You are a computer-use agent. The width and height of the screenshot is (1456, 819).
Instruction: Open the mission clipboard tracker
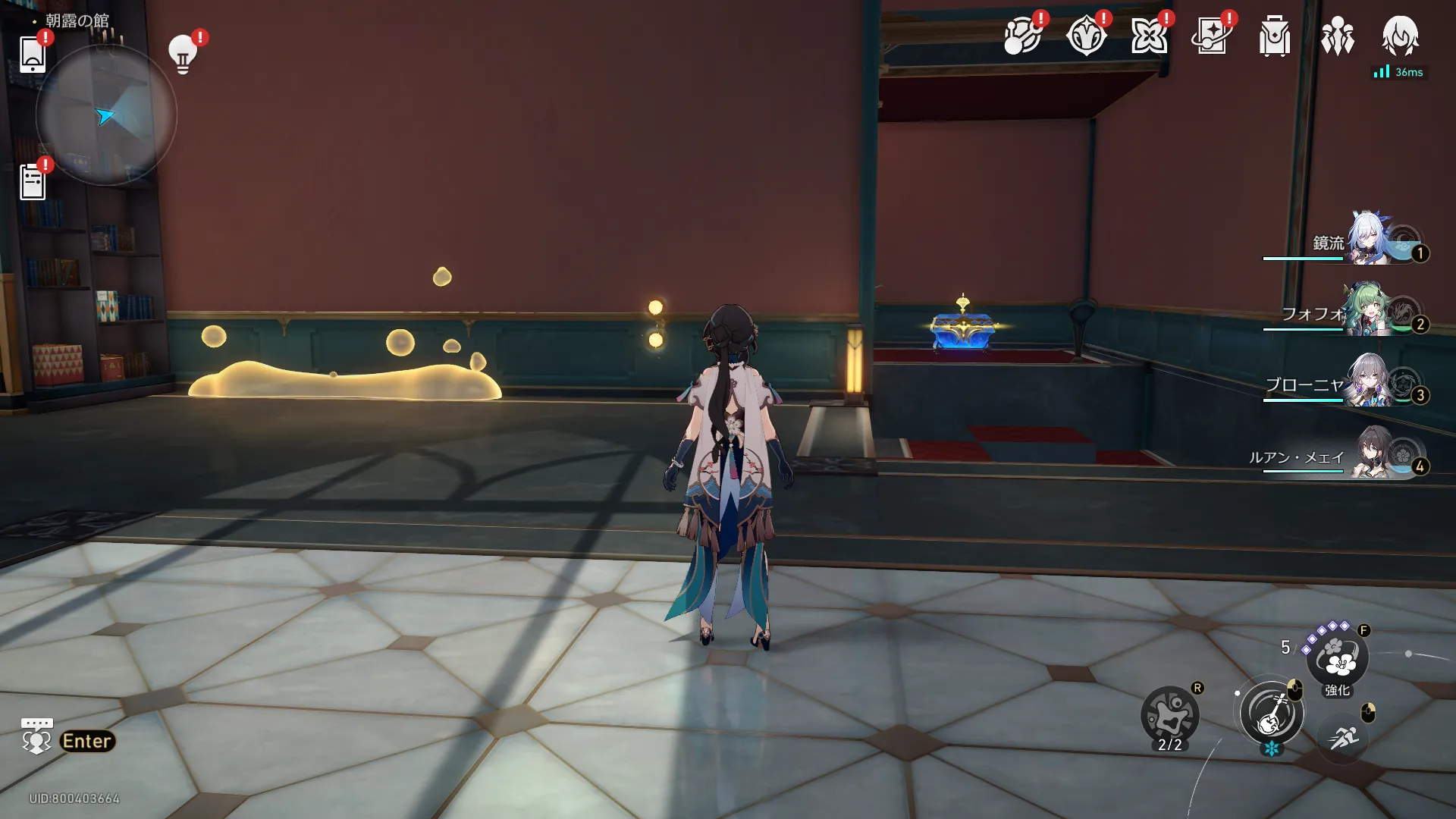tap(33, 182)
